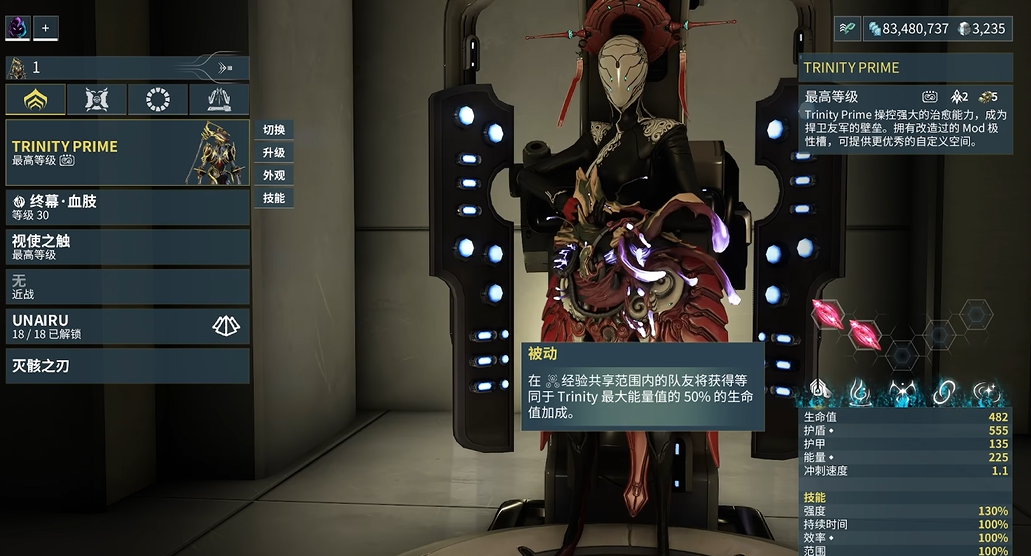Choose the 视使之触 weapon slot

coord(127,247)
